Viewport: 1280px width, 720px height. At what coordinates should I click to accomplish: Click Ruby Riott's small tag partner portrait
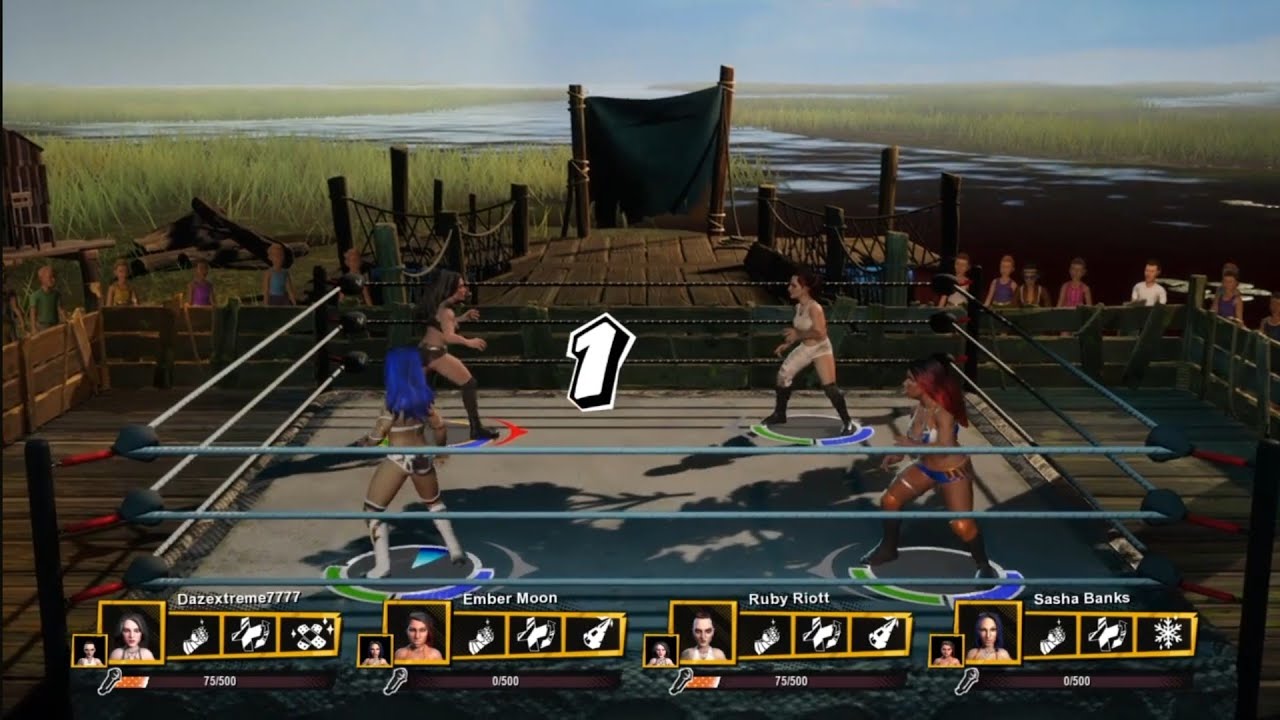coord(659,650)
